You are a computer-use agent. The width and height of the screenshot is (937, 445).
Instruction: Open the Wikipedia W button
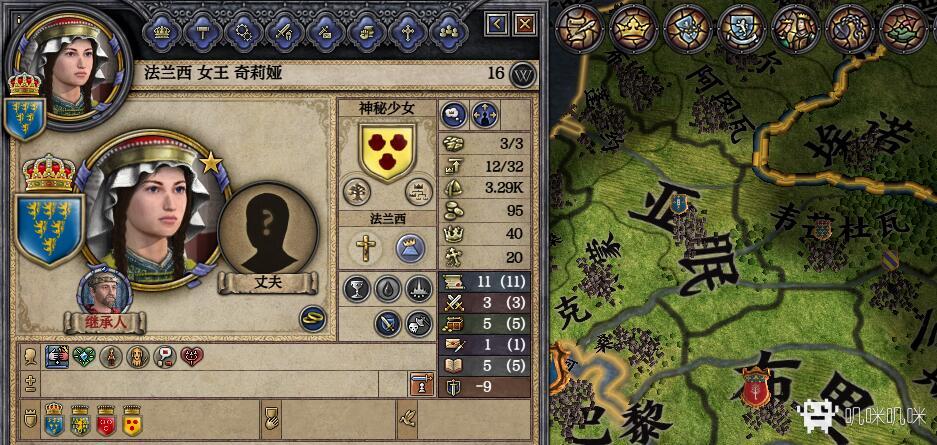coord(522,74)
